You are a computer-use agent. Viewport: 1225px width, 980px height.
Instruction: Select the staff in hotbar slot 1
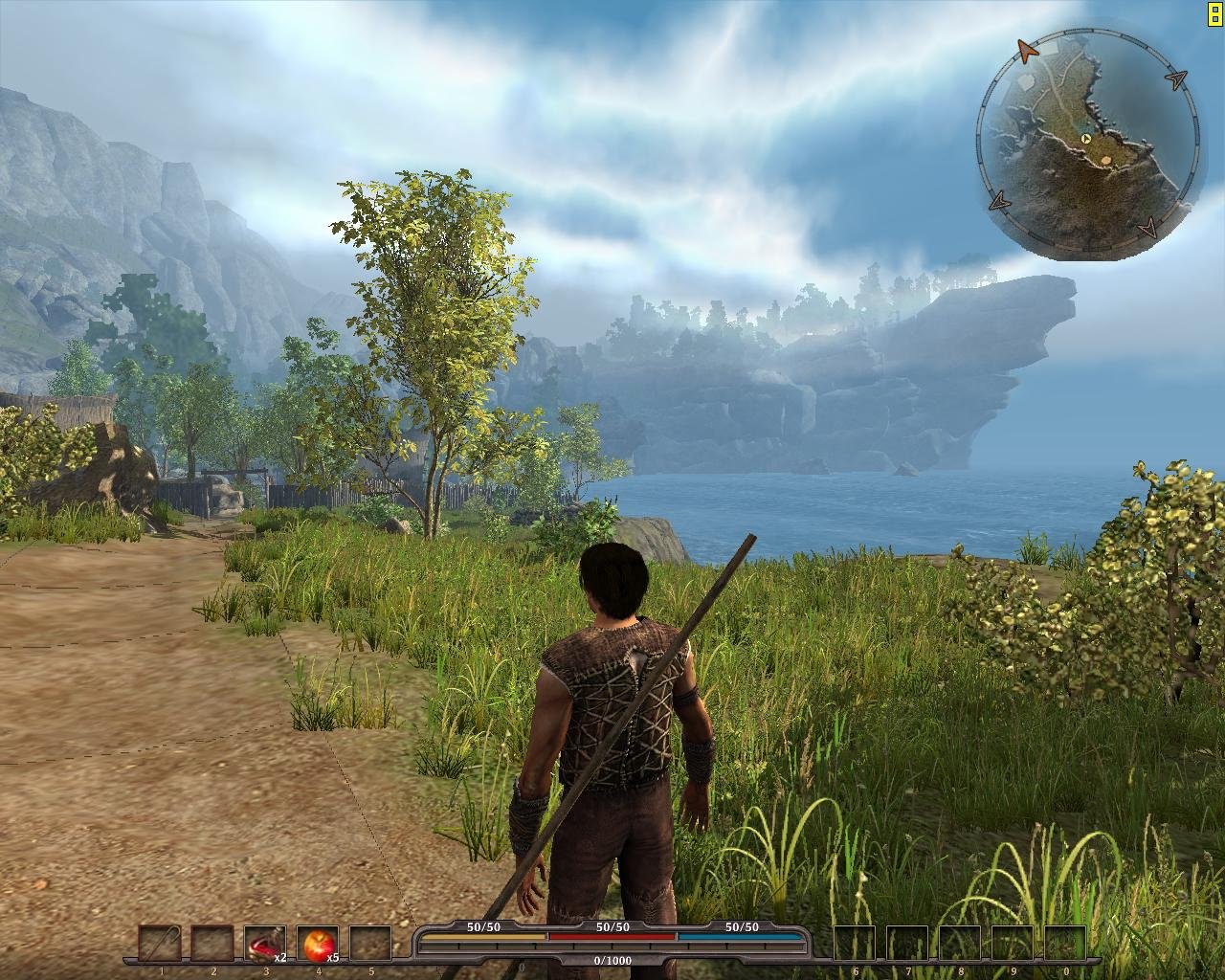pos(160,945)
